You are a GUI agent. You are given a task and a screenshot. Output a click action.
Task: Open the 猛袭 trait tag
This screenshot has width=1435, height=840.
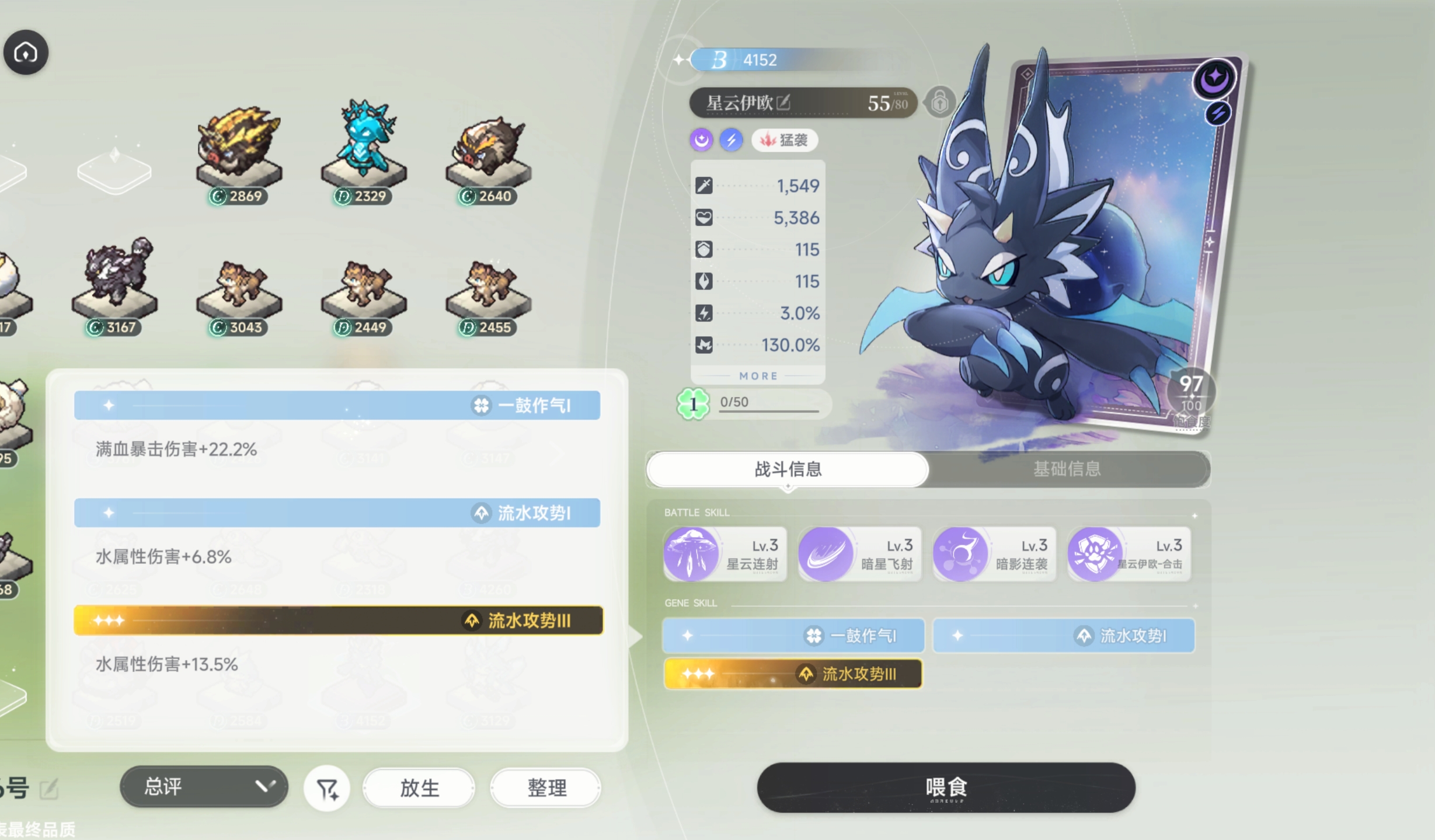pyautogui.click(x=784, y=140)
